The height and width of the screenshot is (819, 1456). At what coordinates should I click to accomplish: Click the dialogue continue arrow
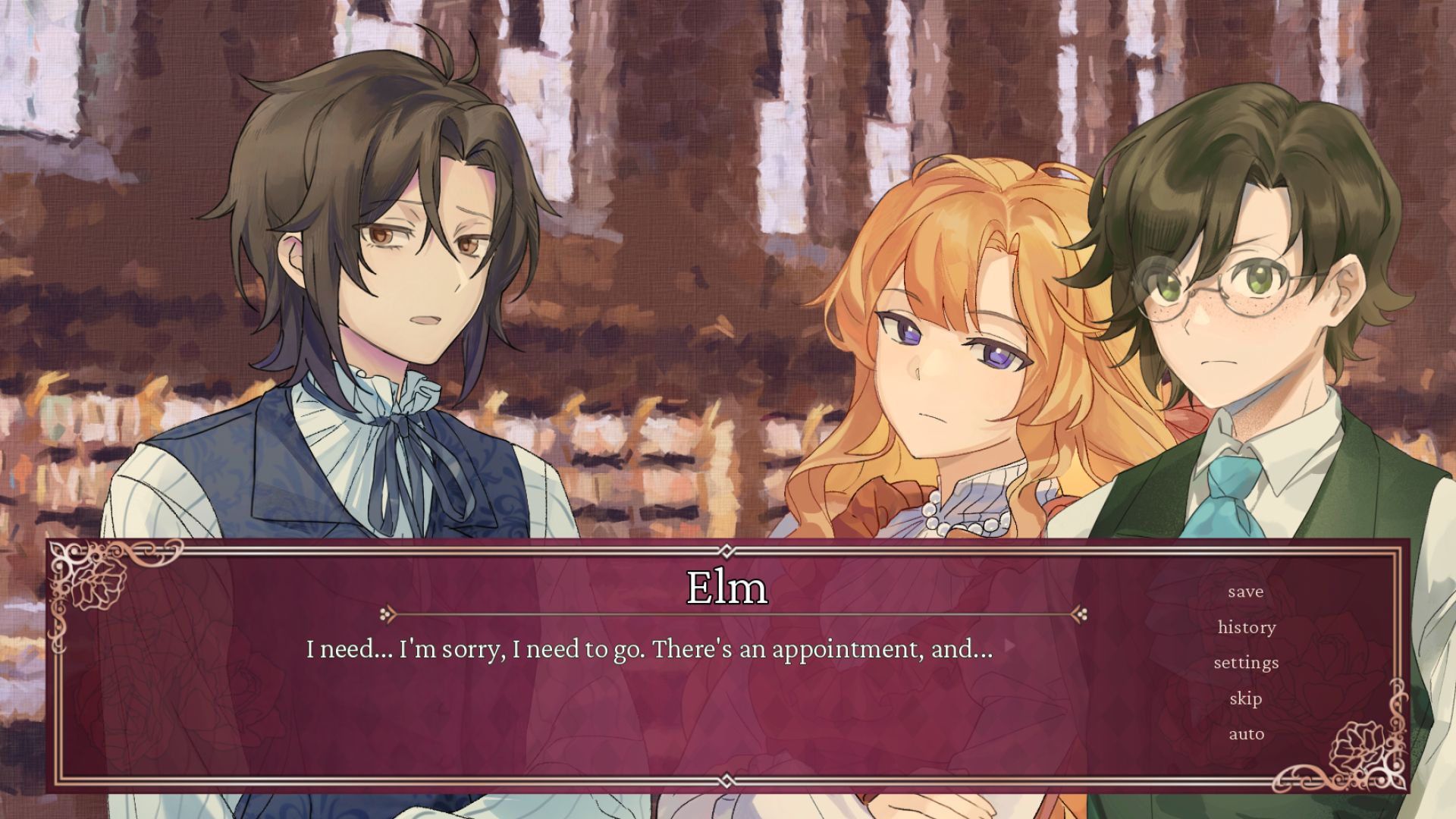click(x=1009, y=647)
